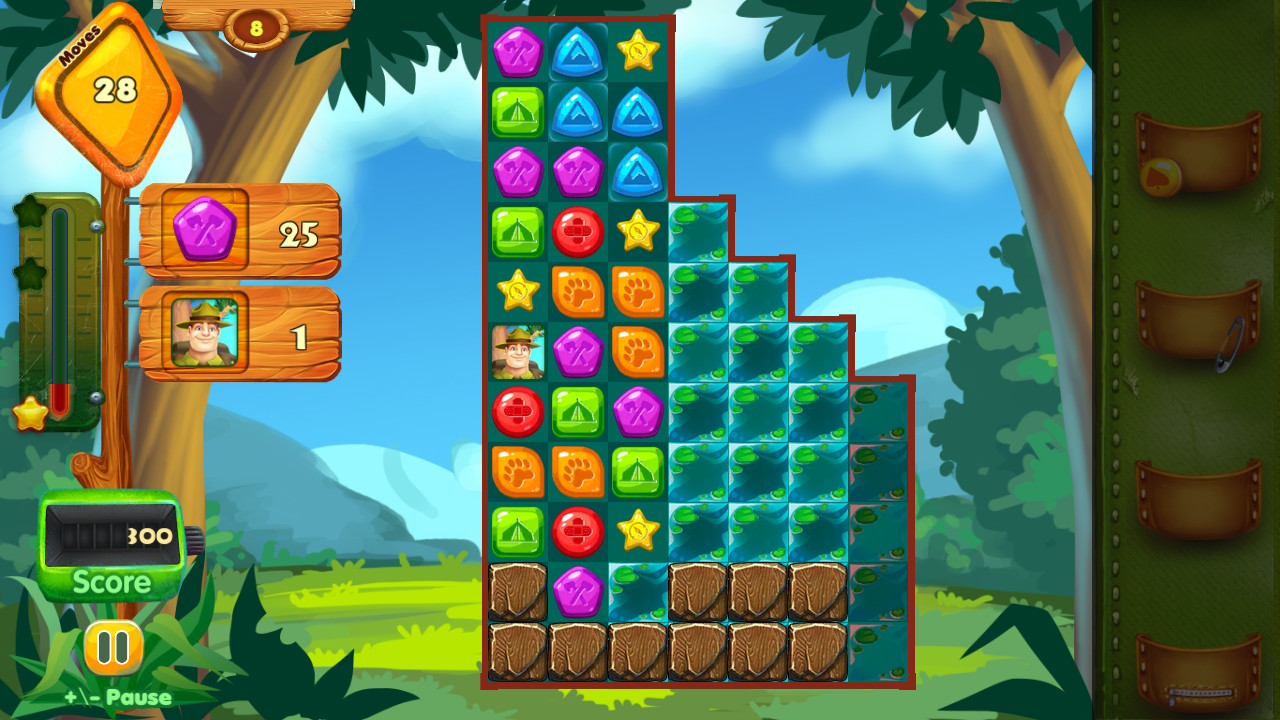Select the red button tile below the ranger face

pos(517,413)
